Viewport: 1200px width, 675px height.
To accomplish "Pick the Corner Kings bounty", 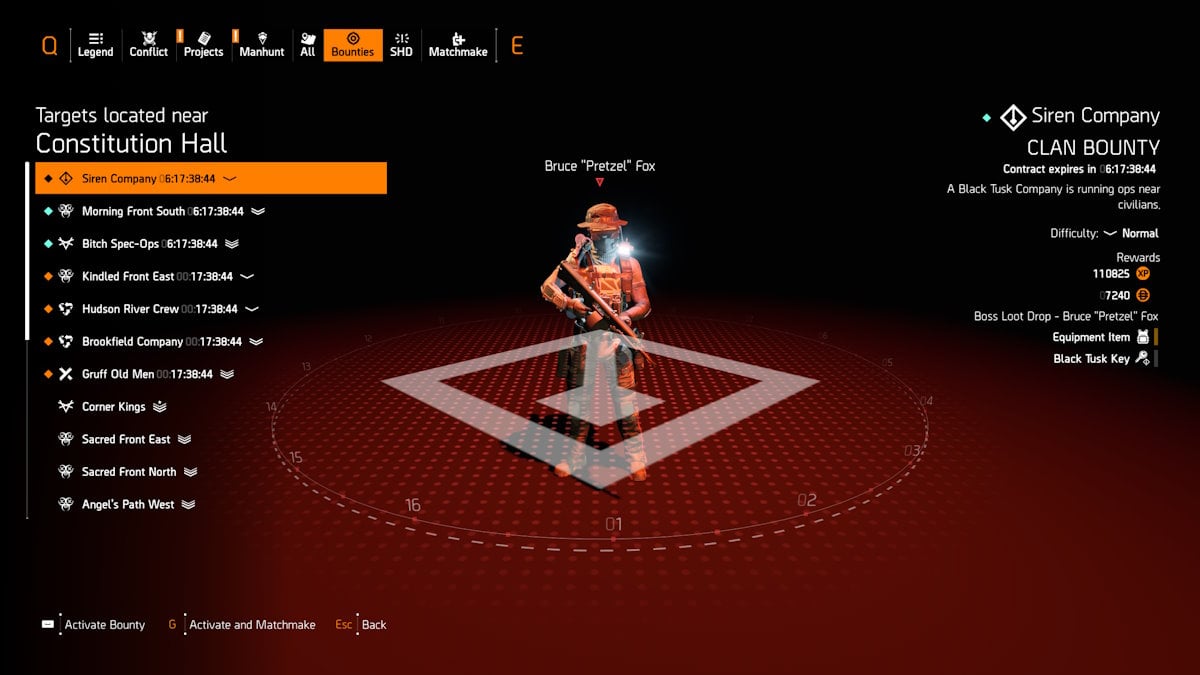I will 113,407.
